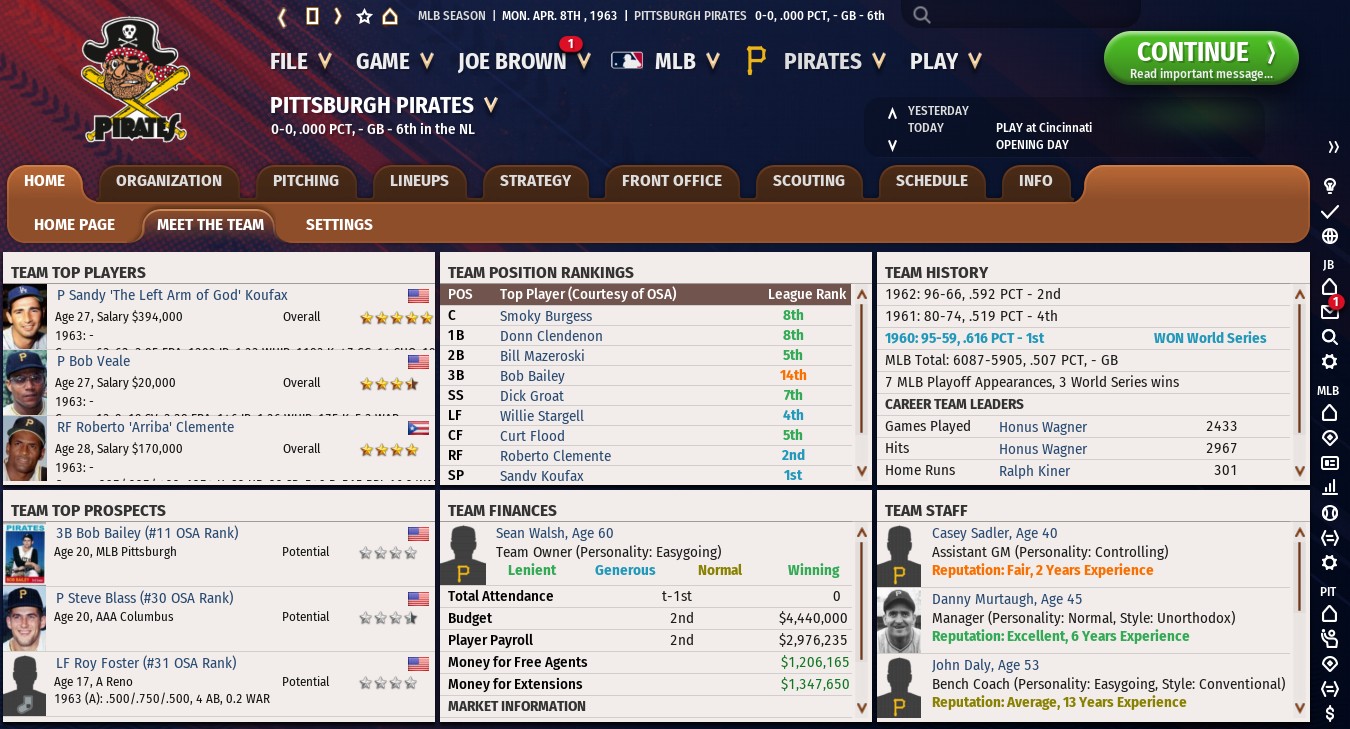Open the Home Page sub-tab
The height and width of the screenshot is (729, 1350).
pos(74,225)
